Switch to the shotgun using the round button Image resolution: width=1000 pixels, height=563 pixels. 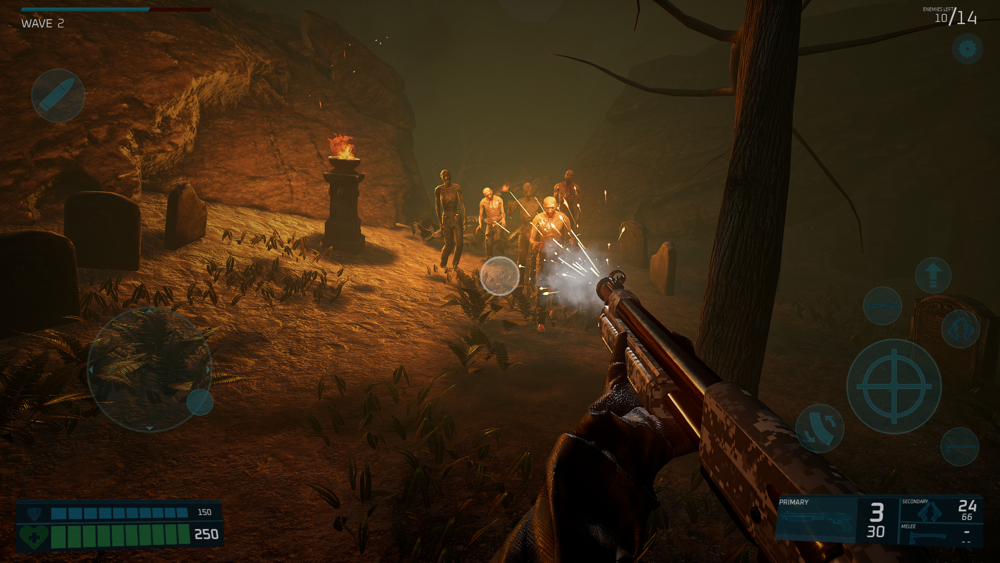(882, 306)
